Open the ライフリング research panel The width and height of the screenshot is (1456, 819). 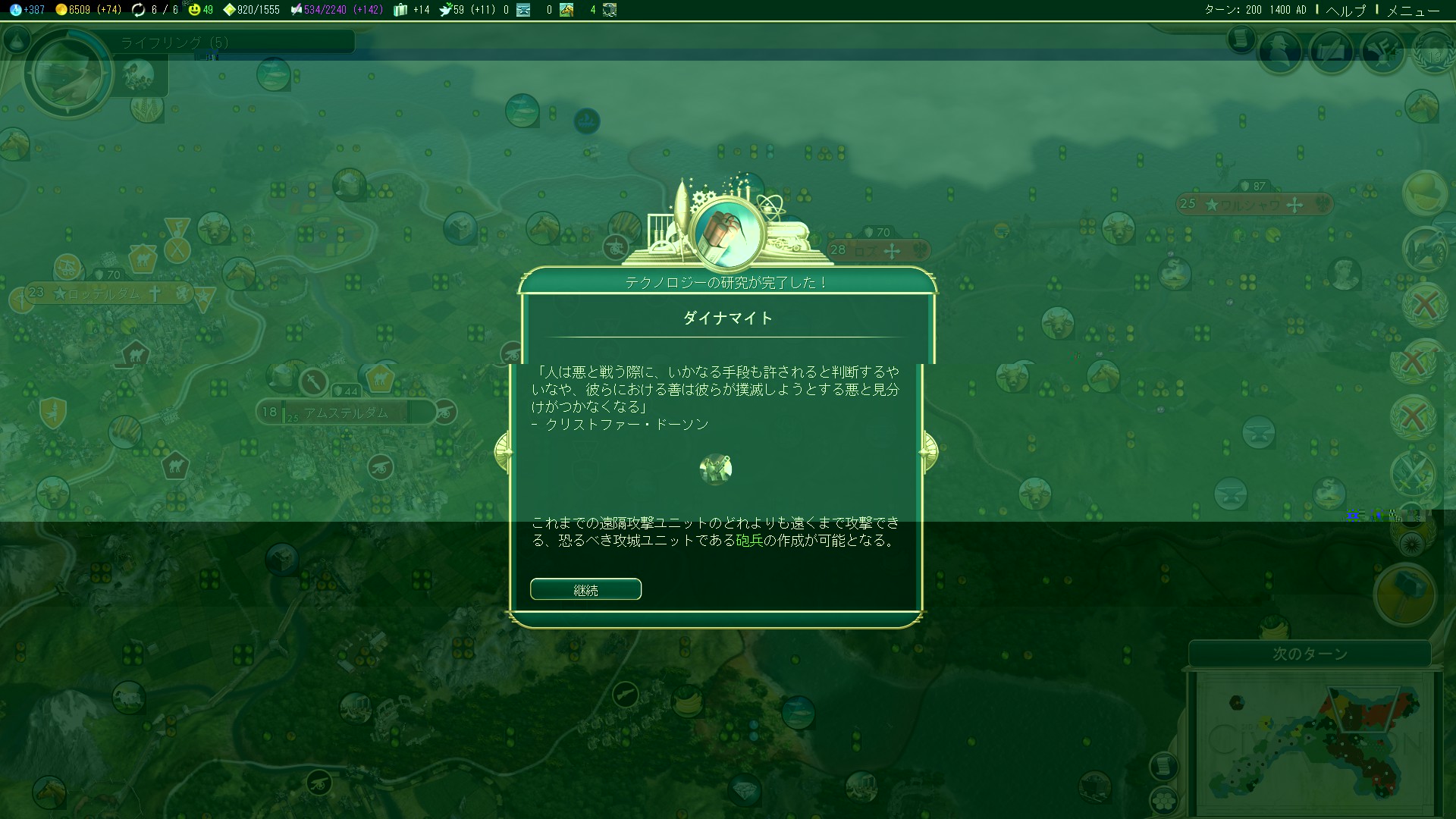[x=174, y=42]
